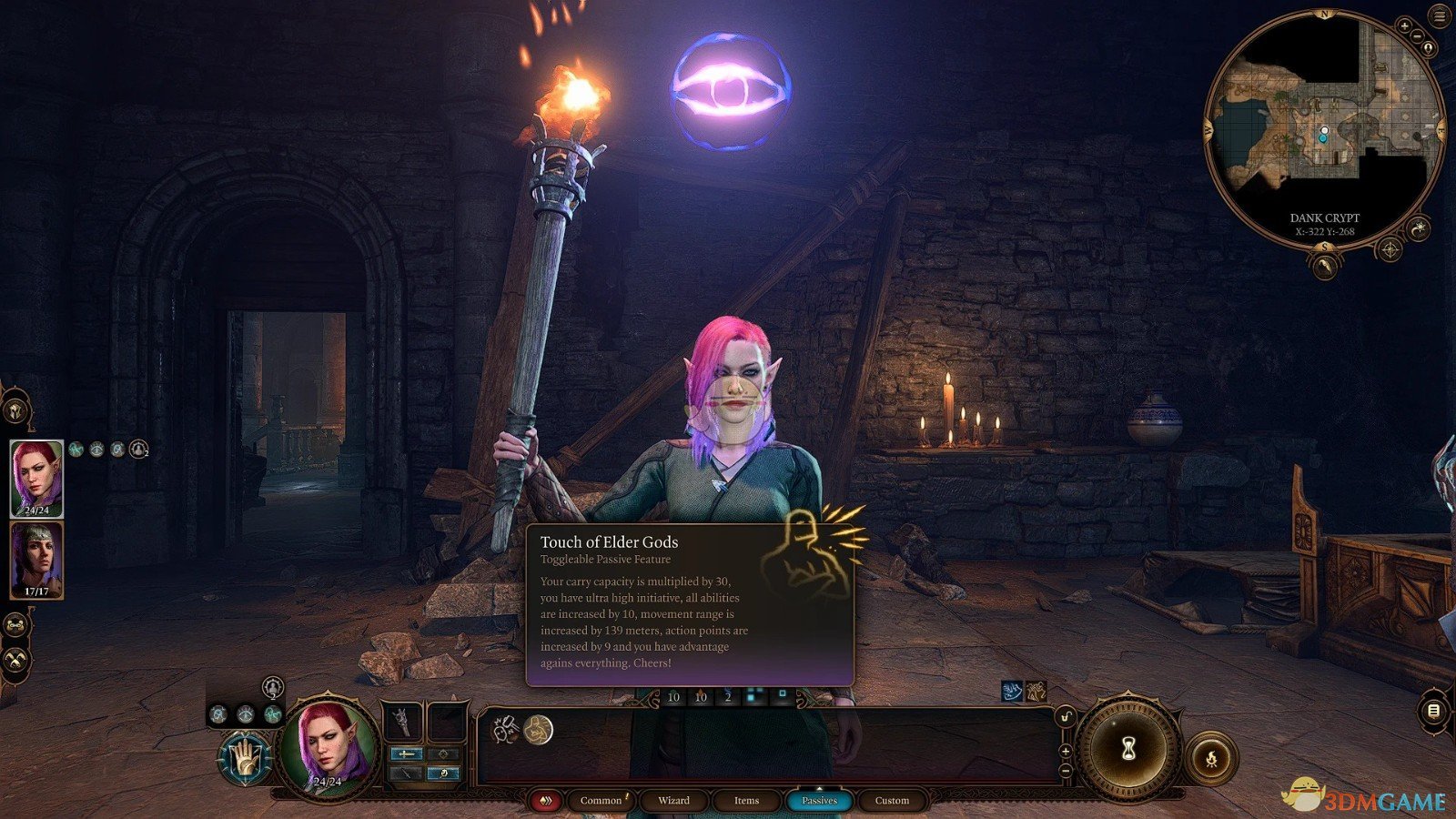Toggle the group chain-link button

point(15,625)
